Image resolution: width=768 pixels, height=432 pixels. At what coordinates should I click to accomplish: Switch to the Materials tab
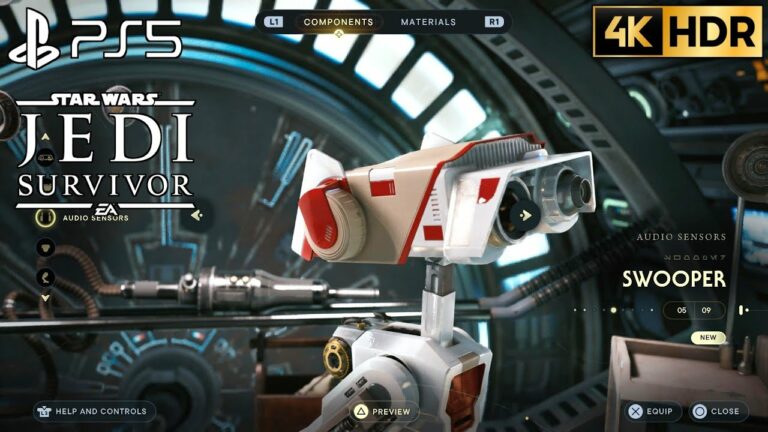coord(428,22)
